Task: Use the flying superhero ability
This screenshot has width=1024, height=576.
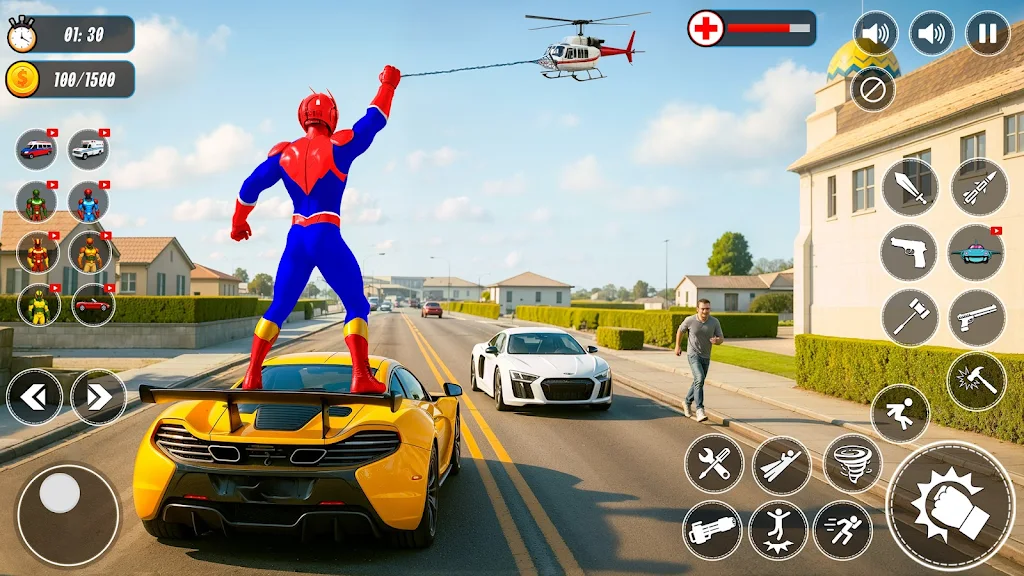Action: pyautogui.click(x=781, y=465)
